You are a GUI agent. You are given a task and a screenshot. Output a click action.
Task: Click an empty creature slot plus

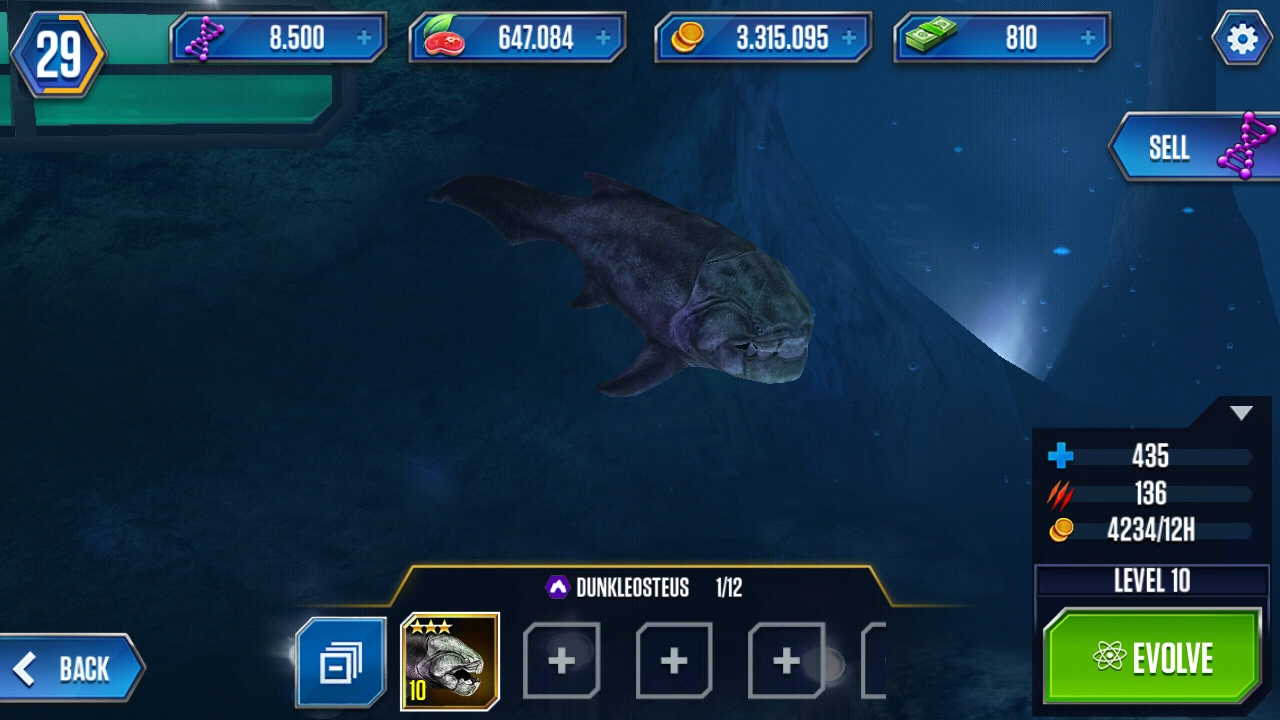pos(561,661)
